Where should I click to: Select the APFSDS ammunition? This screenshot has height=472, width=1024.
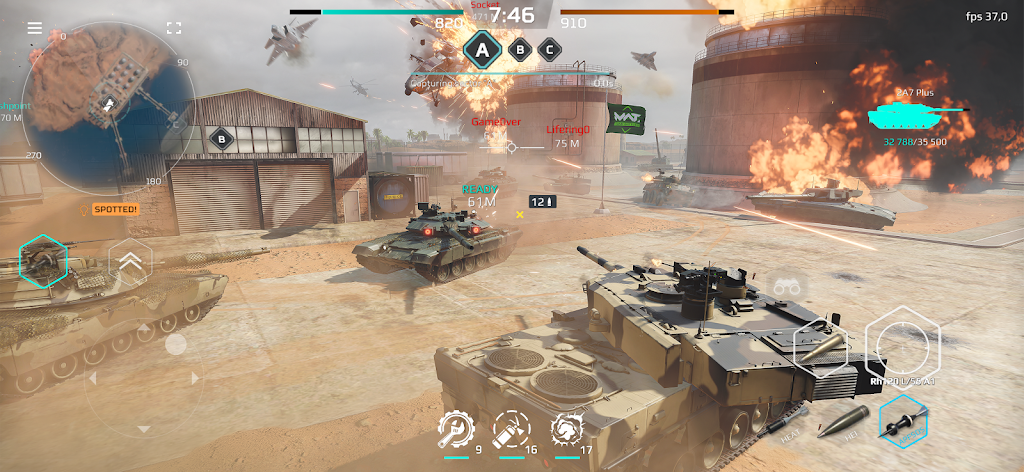click(x=905, y=421)
